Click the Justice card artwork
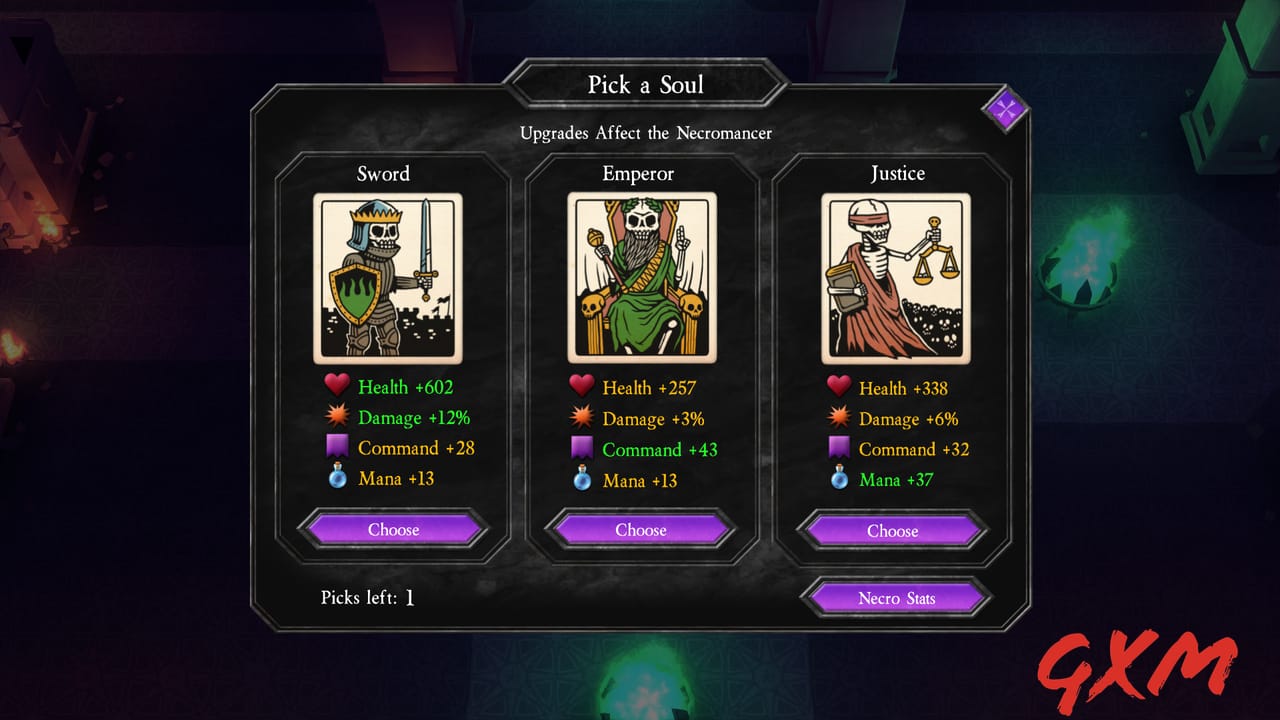 pos(892,276)
